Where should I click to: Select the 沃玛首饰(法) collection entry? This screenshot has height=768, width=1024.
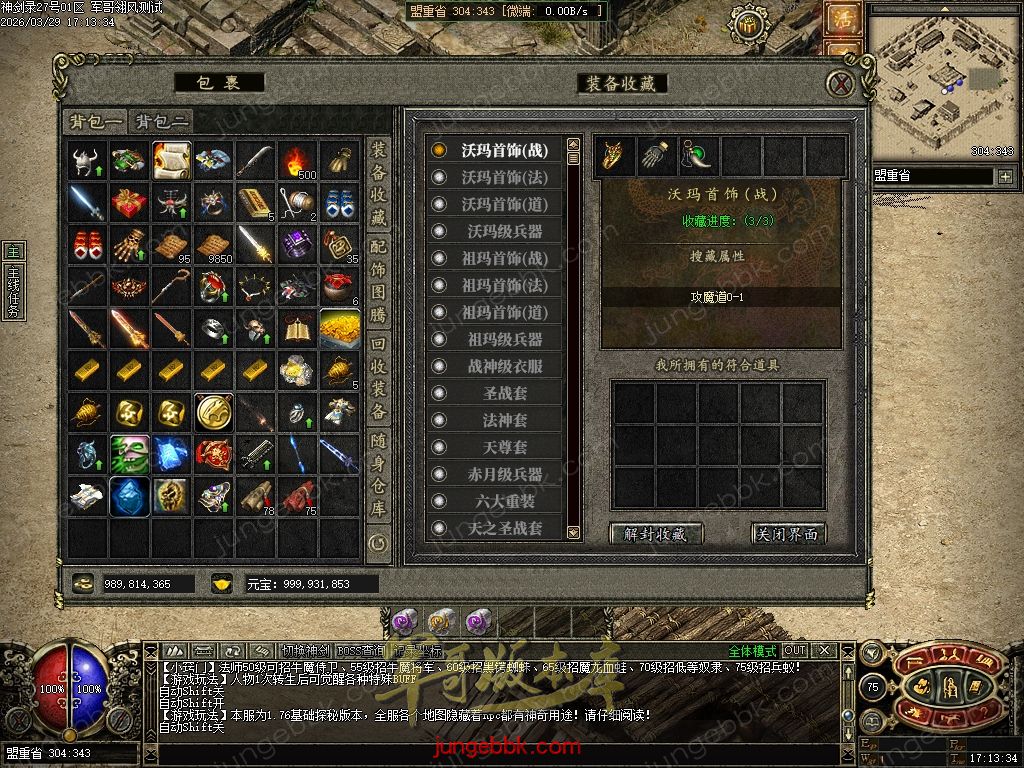[504, 177]
